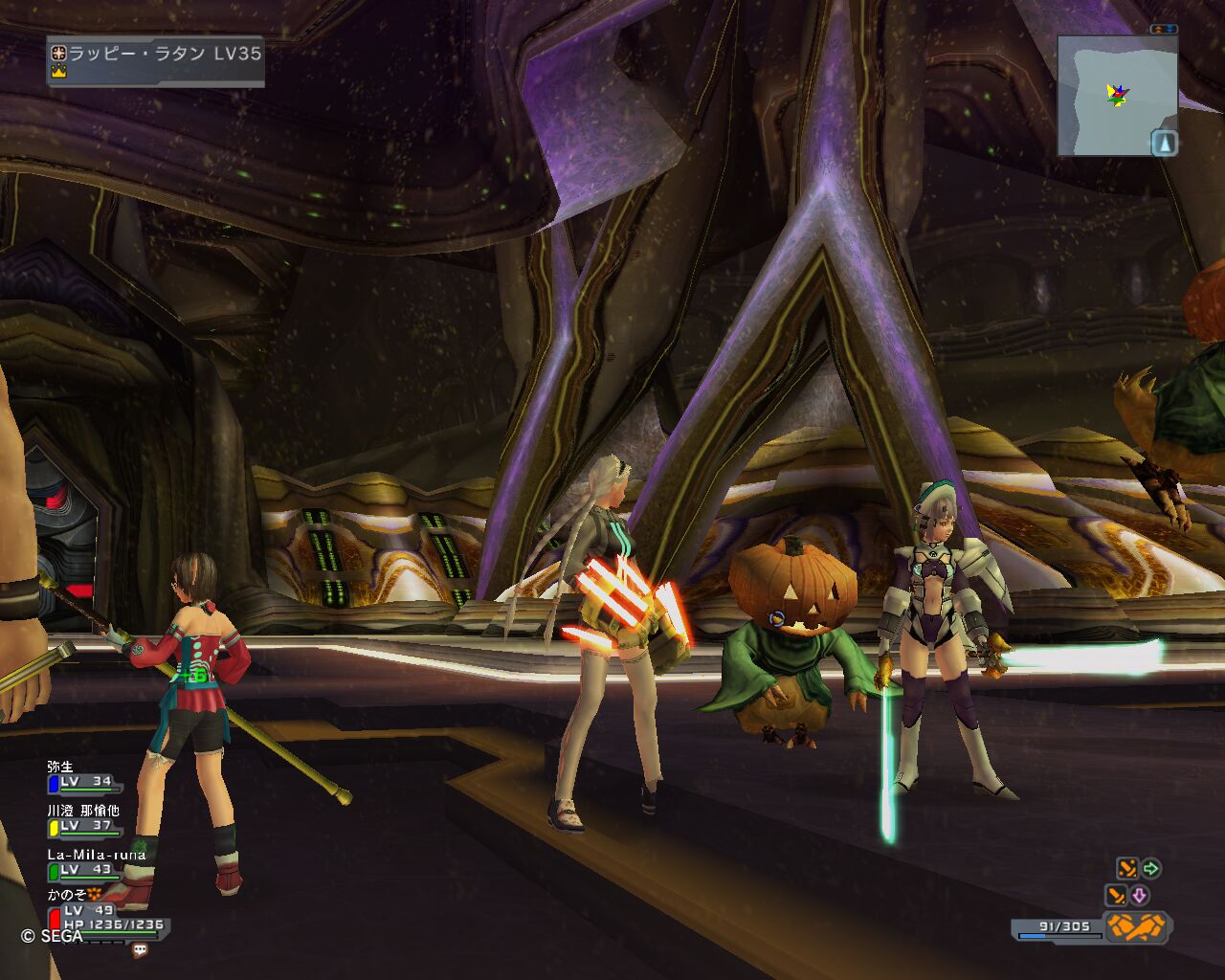Select own character かのそ status panel
Screen dimensions: 1225x980
[x=103, y=913]
